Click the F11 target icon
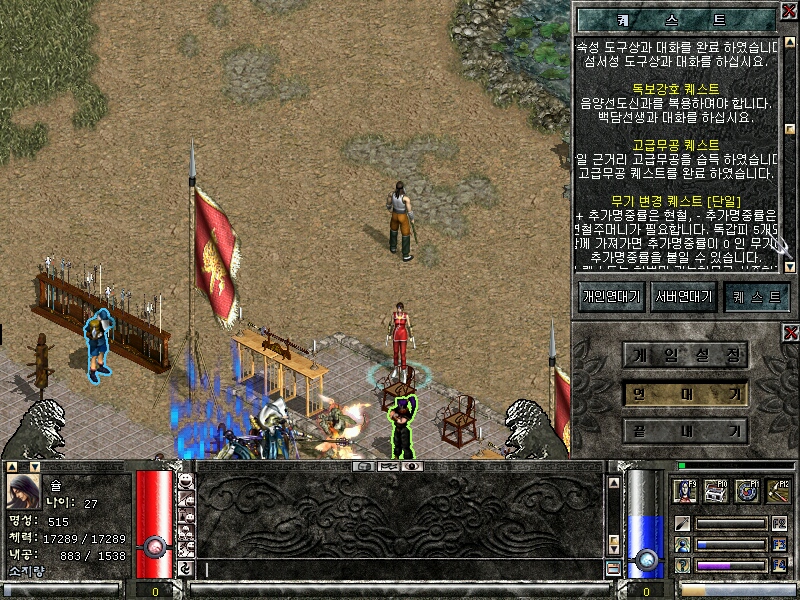 (x=747, y=490)
